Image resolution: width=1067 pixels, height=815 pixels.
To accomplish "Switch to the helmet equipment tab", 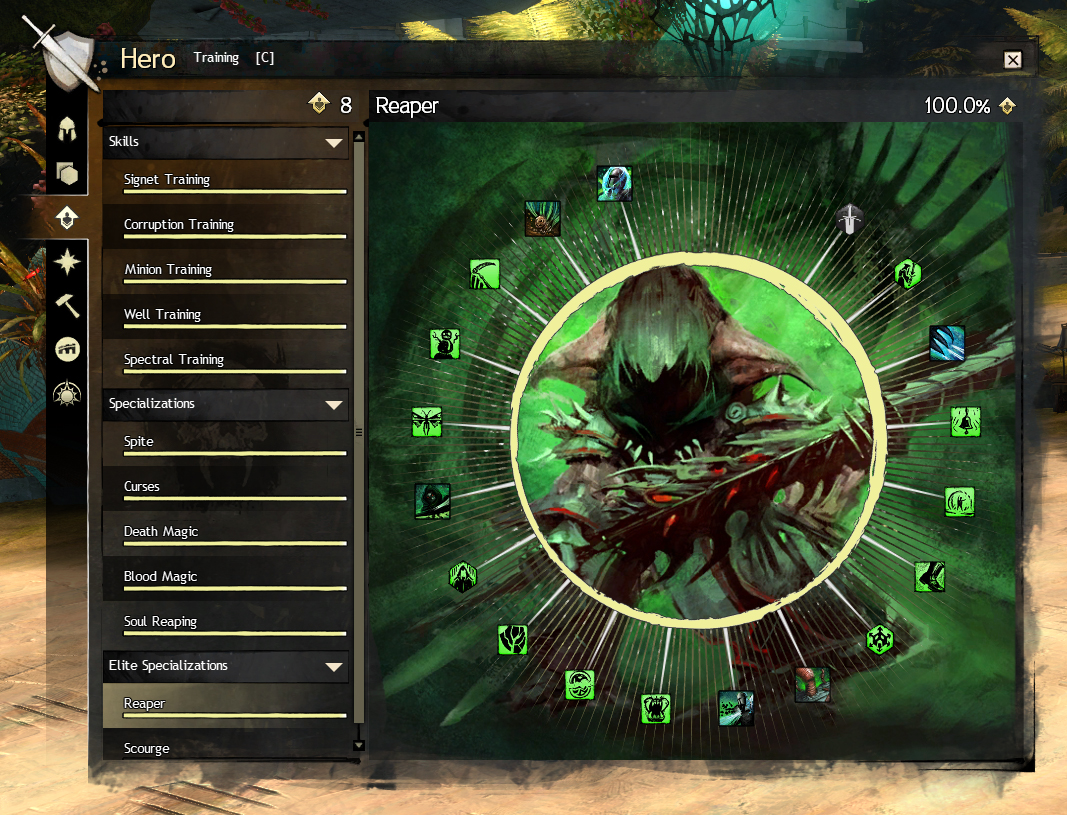I will click(68, 129).
